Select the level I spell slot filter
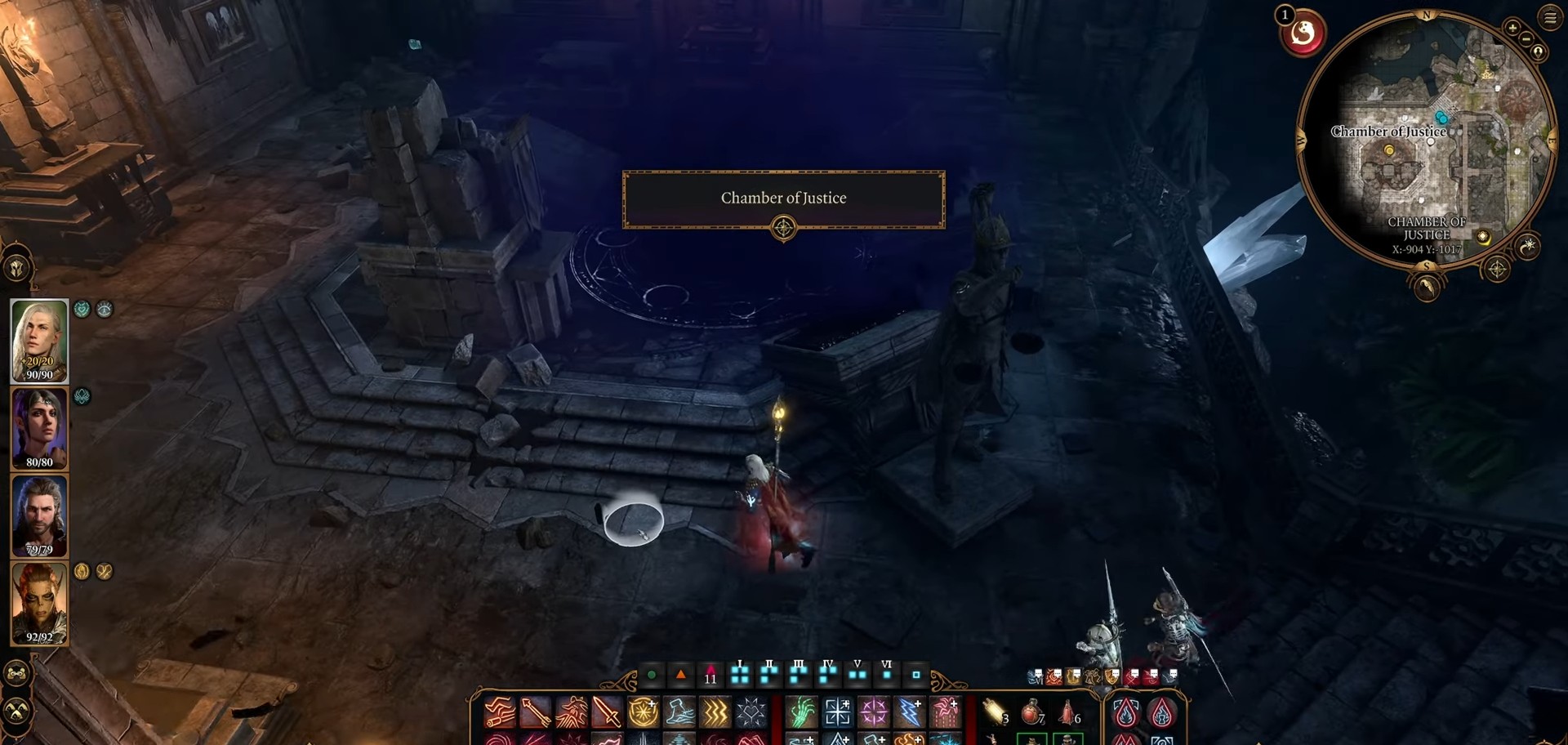1568x745 pixels. 740,673
